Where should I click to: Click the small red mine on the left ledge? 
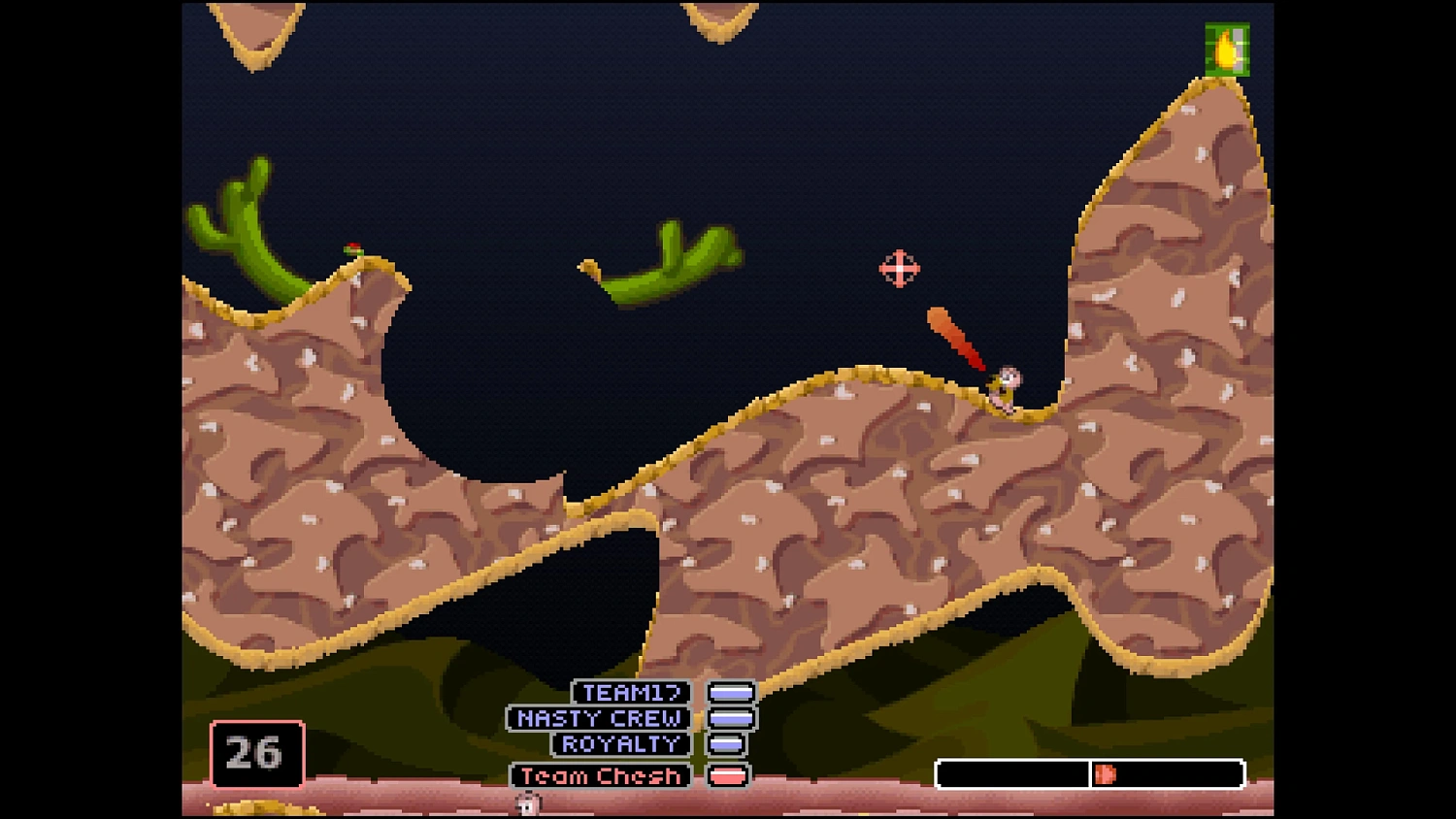tap(351, 248)
